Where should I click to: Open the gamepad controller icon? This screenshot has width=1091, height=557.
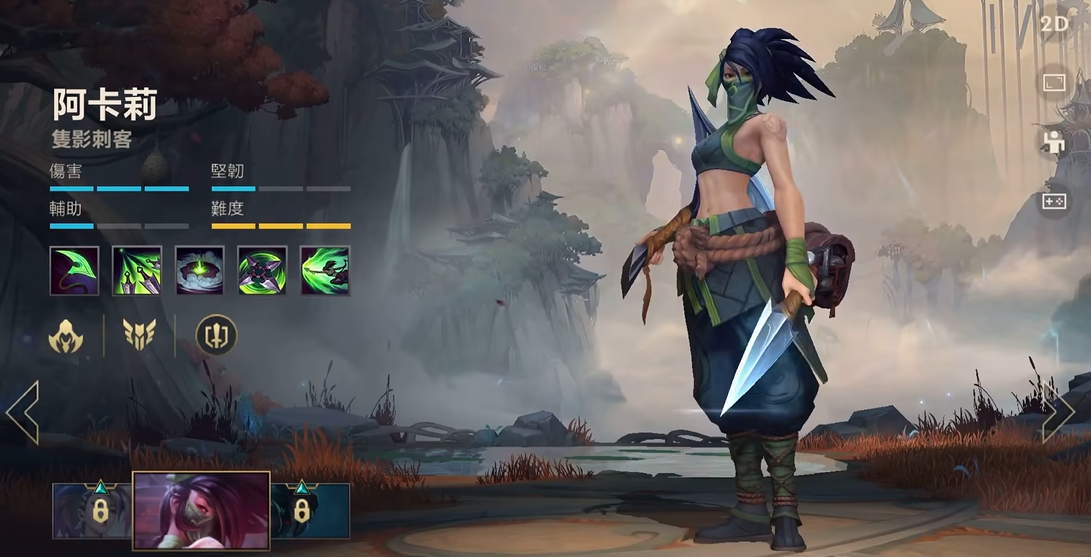click(1054, 201)
